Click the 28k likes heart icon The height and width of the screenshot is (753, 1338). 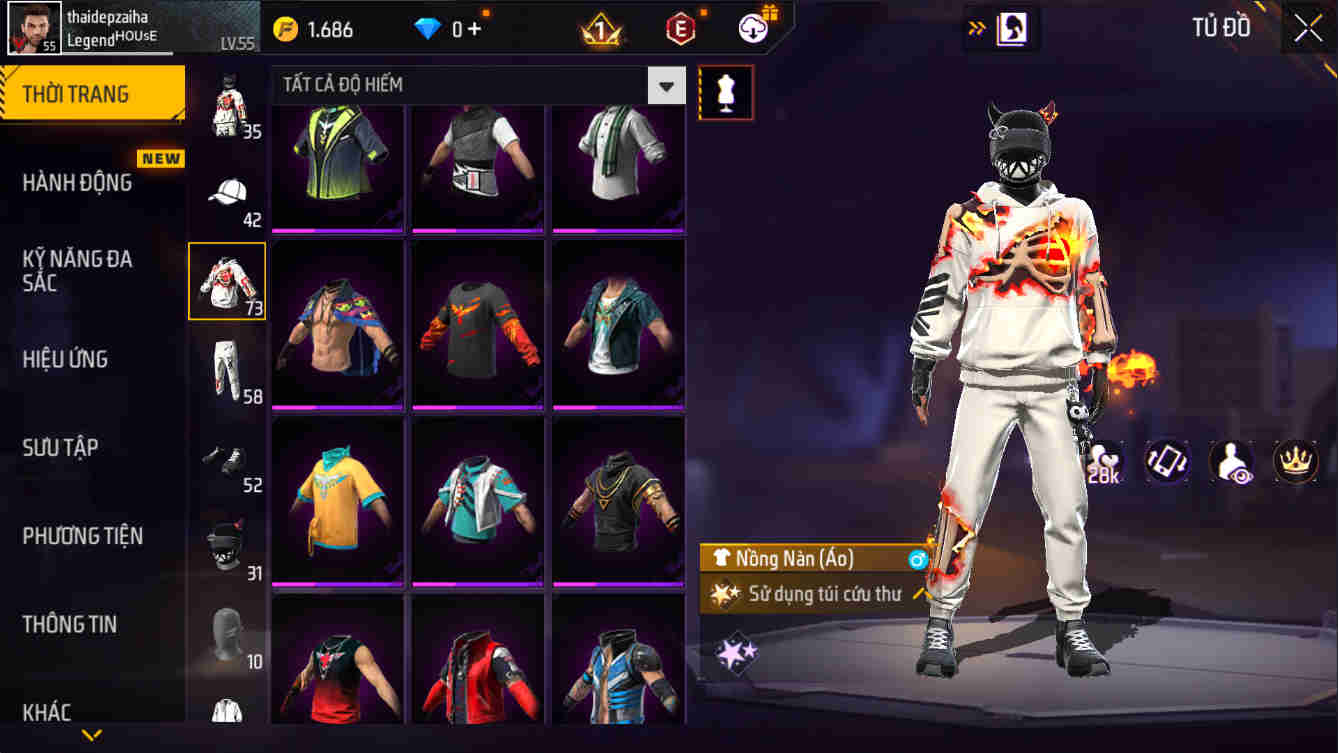tap(1104, 461)
